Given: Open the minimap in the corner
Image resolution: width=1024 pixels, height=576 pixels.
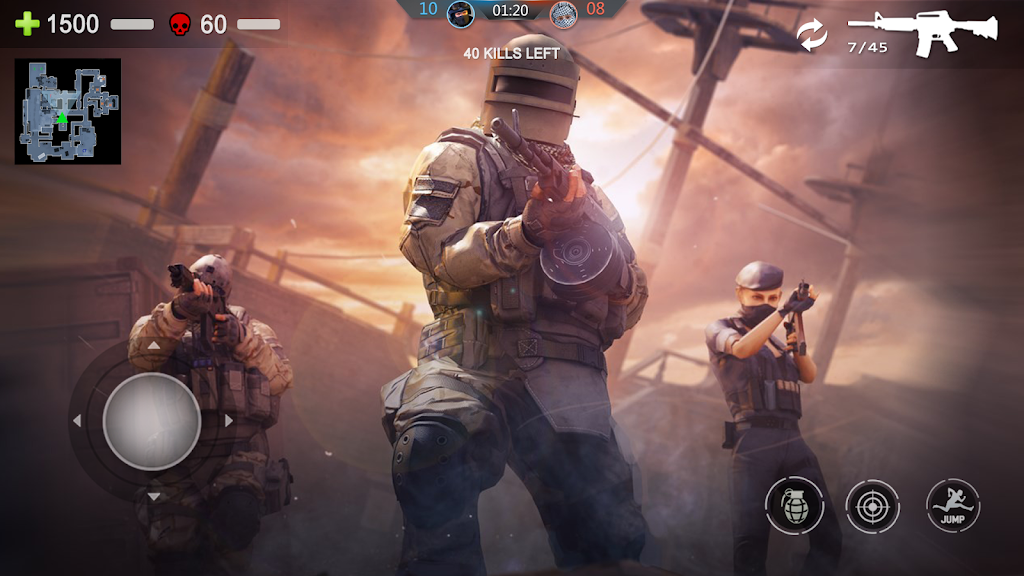Looking at the screenshot, I should coord(68,111).
